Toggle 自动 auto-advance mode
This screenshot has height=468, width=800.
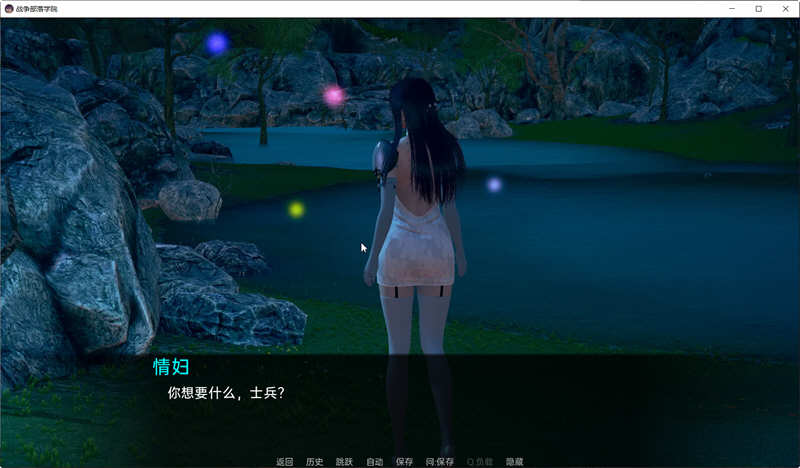pyautogui.click(x=374, y=462)
